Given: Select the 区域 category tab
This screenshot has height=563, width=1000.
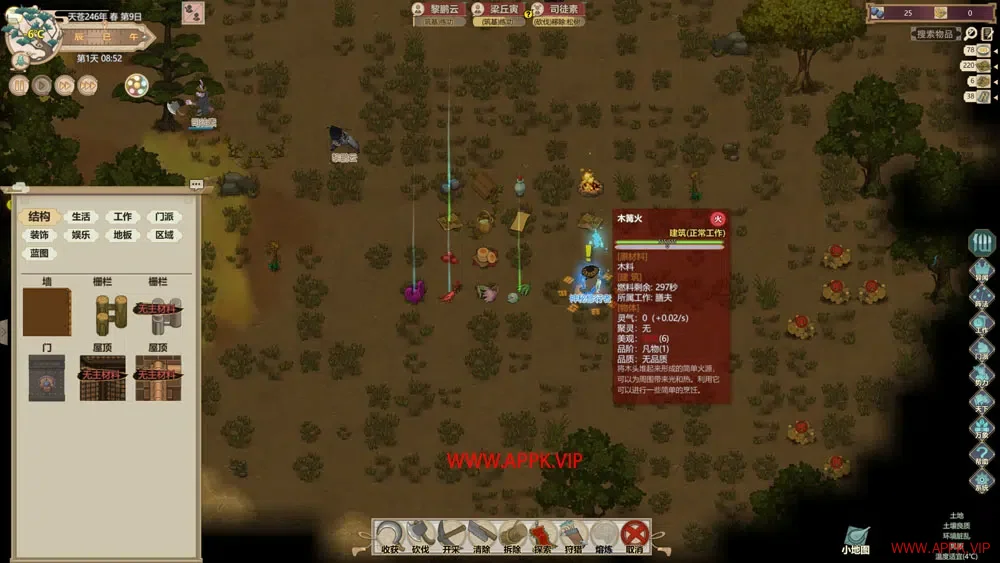Looking at the screenshot, I should click(164, 236).
